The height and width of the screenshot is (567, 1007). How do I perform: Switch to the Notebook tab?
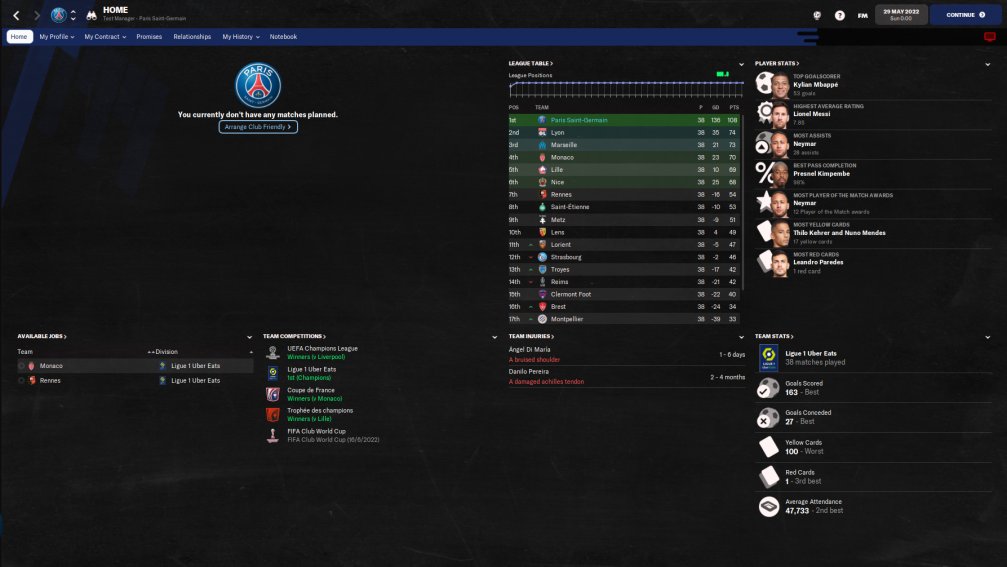283,37
